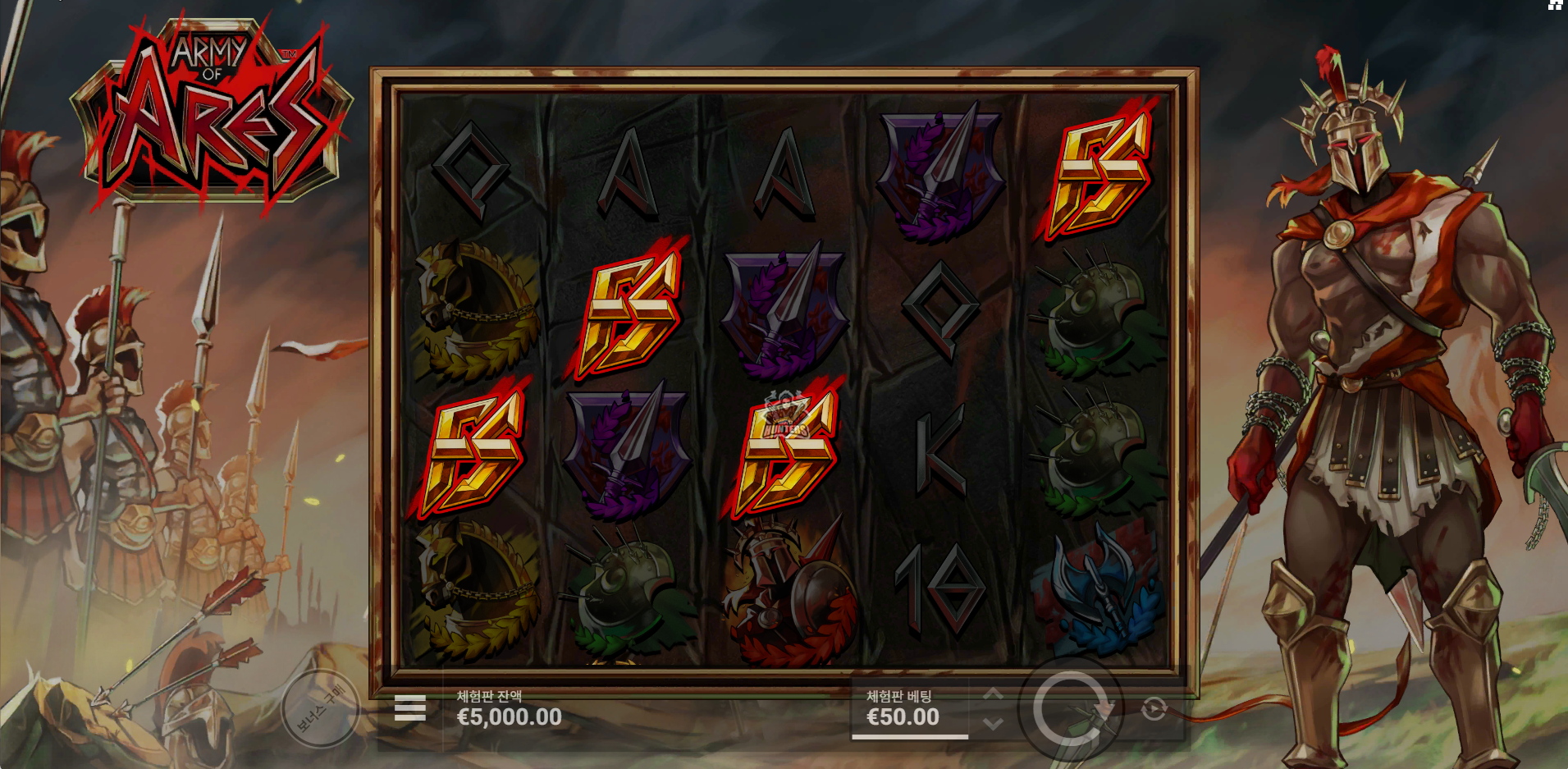Open the 보너스 구매 bonus buy button
1568x769 pixels.
point(321,708)
